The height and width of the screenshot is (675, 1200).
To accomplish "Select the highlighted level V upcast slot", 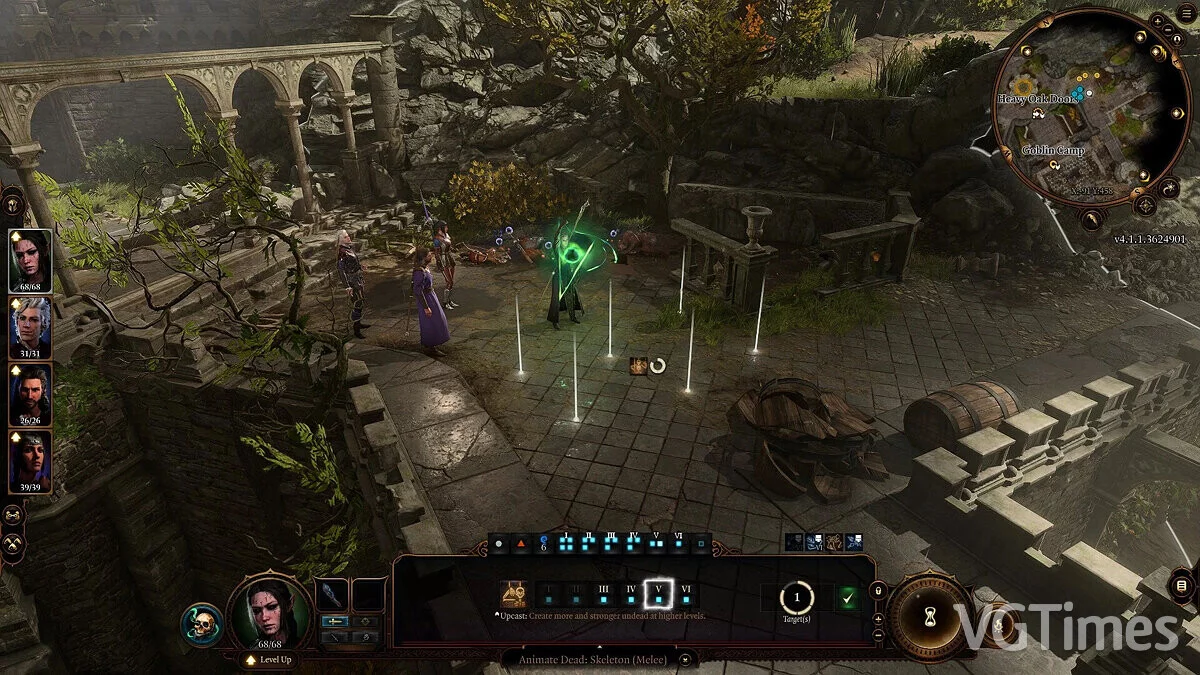I will 658,595.
